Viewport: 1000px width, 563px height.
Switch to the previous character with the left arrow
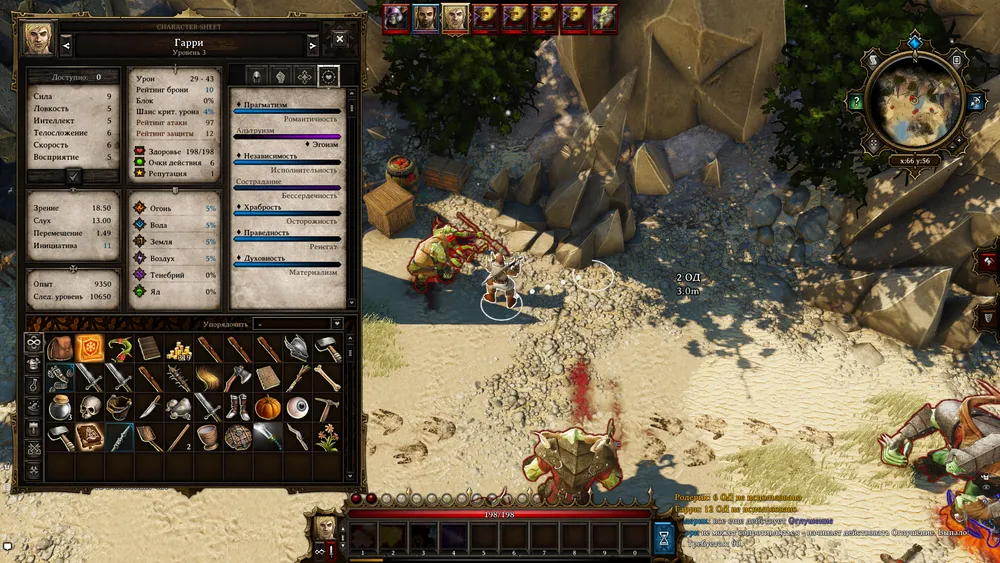(x=66, y=45)
